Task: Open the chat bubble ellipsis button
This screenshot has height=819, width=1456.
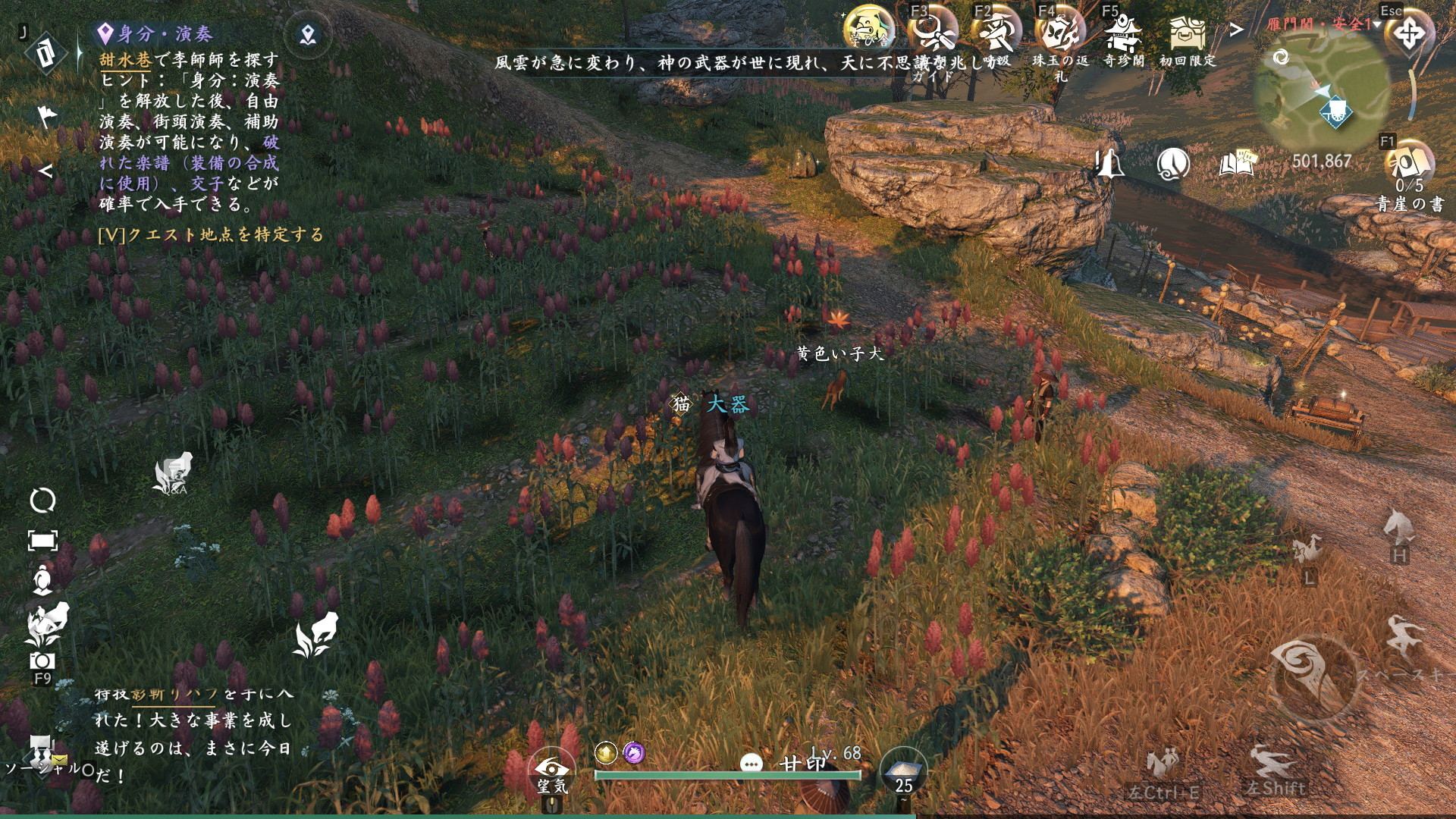Action: click(751, 764)
